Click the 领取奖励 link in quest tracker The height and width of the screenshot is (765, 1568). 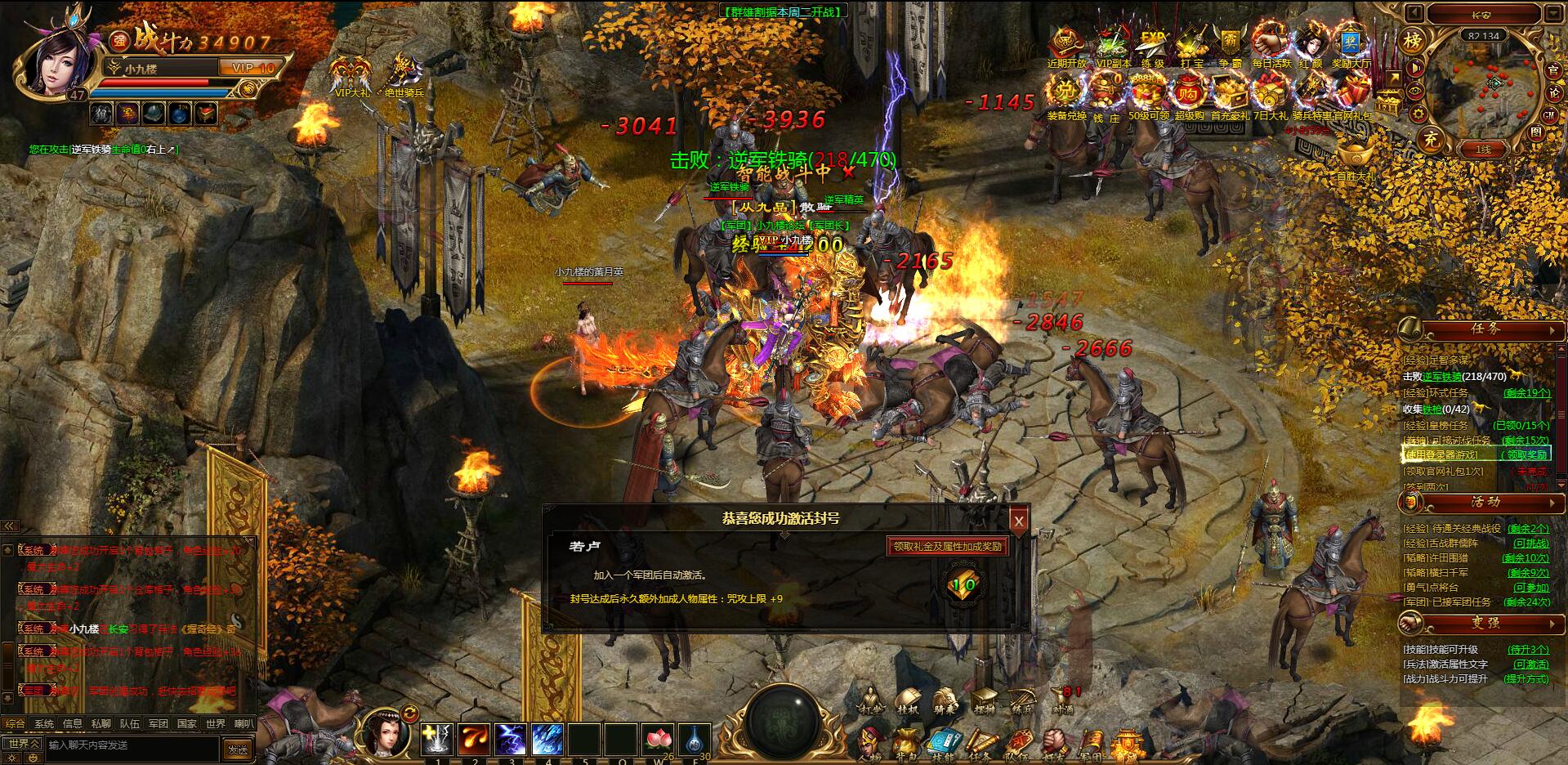[x=1526, y=455]
